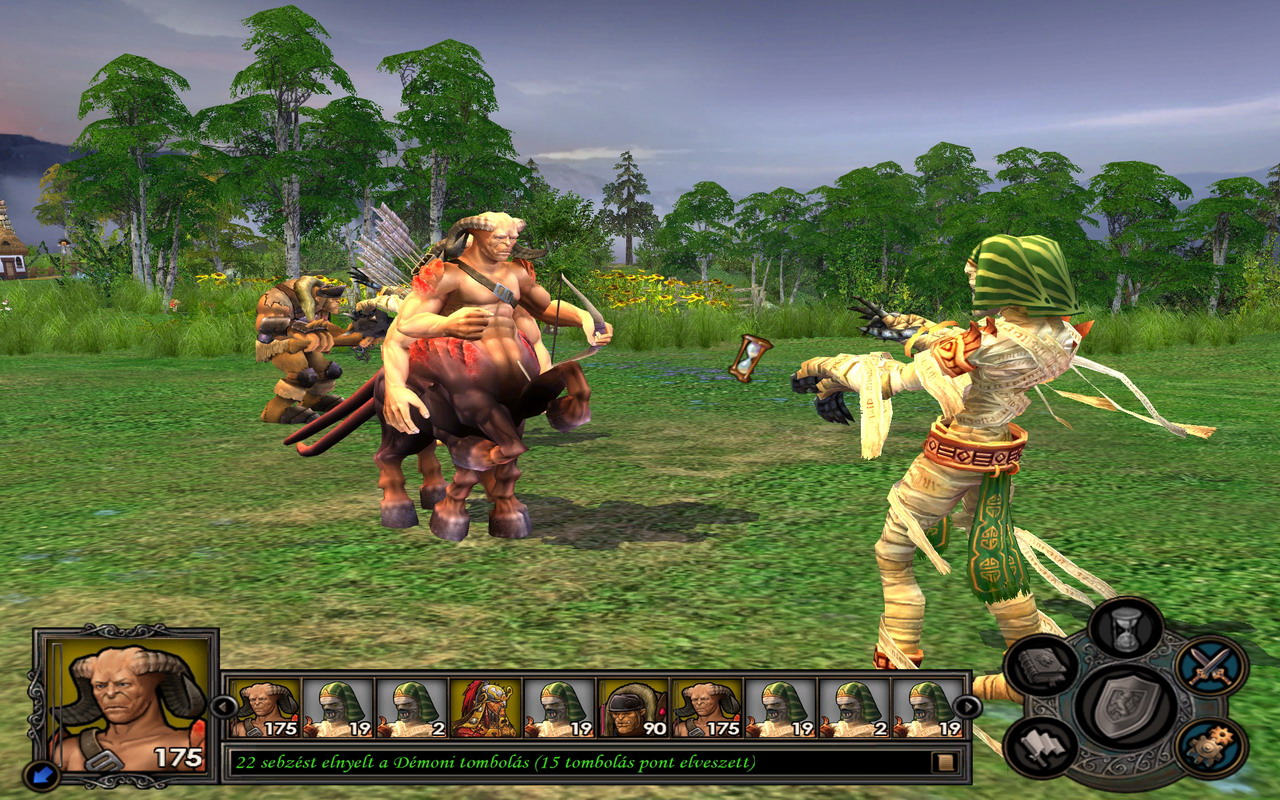Click the blue arrow on the unit portrait
Screen dimensions: 1280x800
coord(43,774)
